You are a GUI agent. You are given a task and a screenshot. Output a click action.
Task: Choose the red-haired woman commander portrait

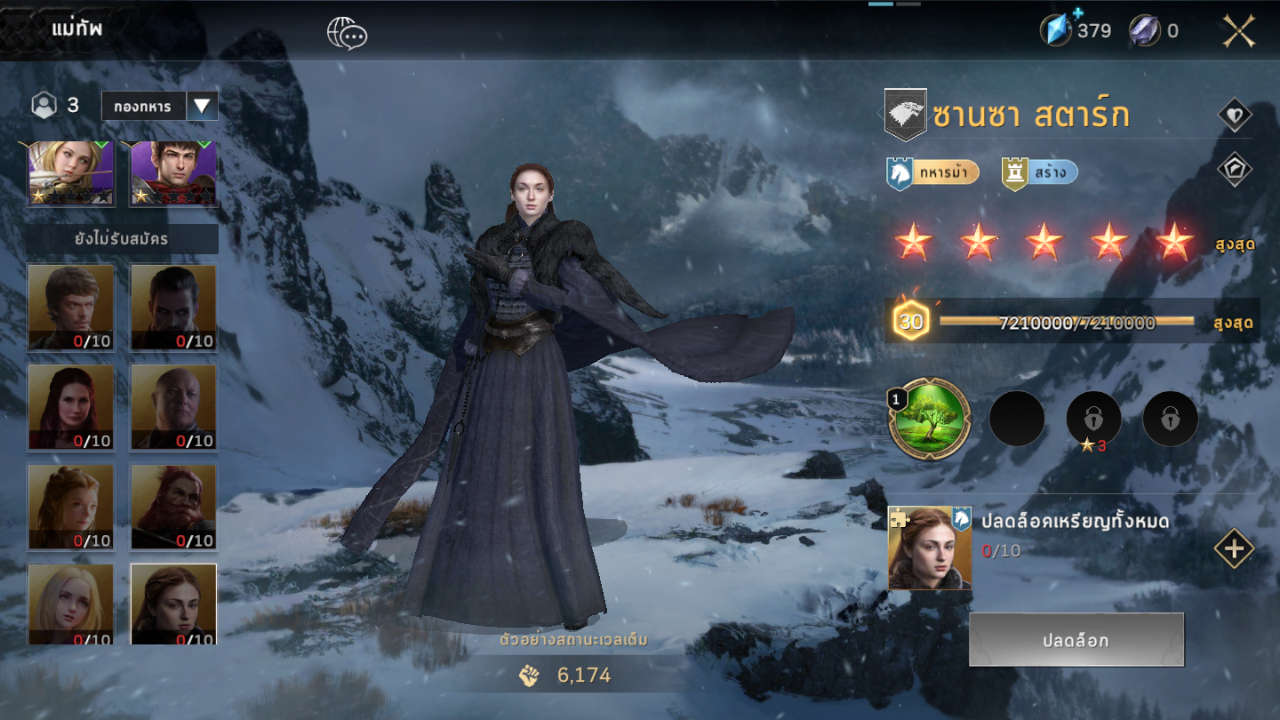click(x=71, y=406)
